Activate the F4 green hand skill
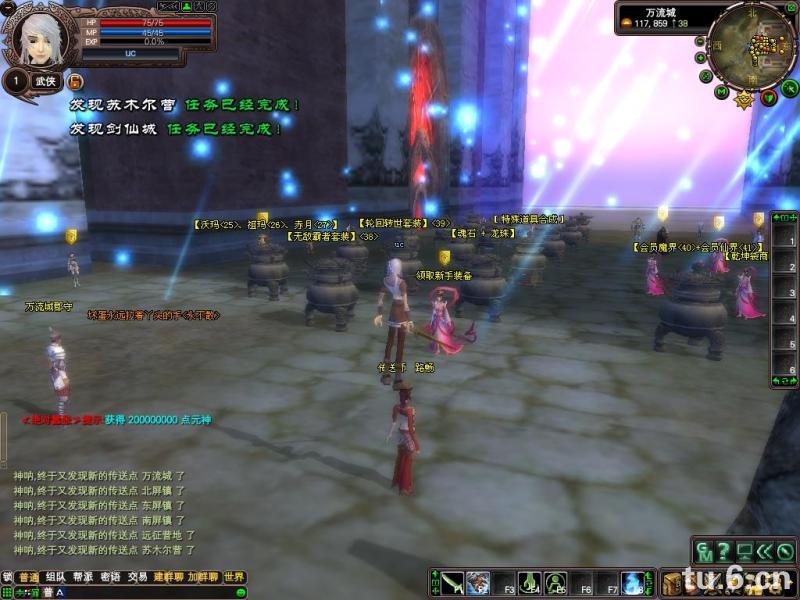 click(529, 582)
